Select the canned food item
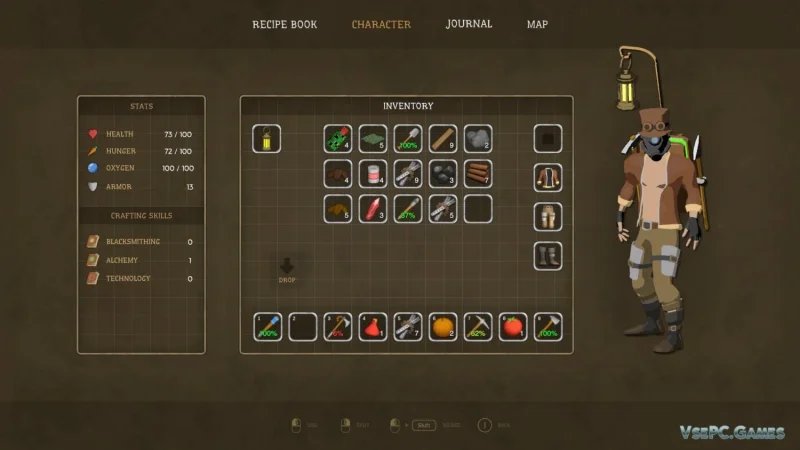 click(373, 173)
